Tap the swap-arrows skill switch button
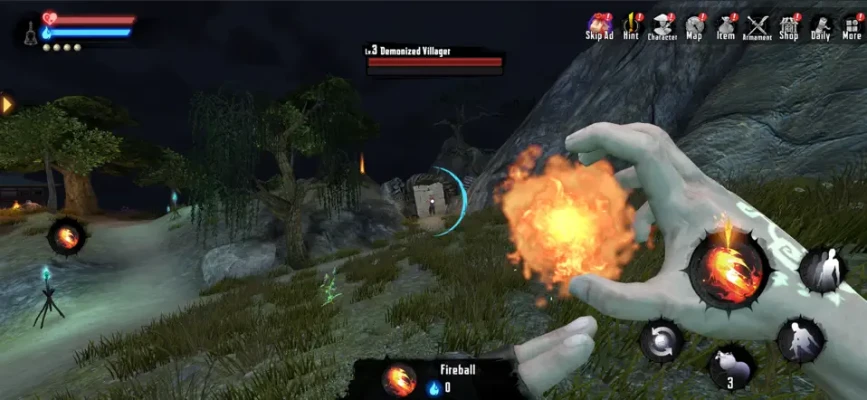This screenshot has width=867, height=400. 662,341
